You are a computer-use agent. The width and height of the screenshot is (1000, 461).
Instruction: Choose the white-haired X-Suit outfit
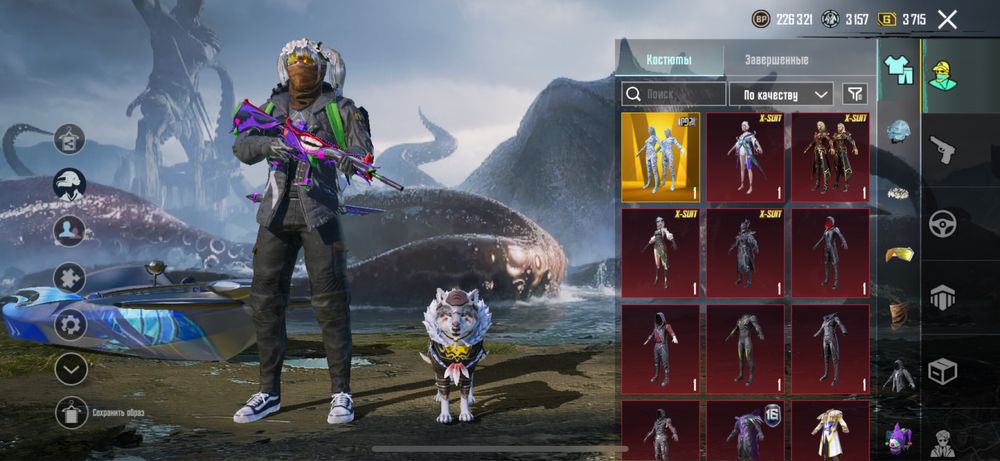tap(746, 157)
